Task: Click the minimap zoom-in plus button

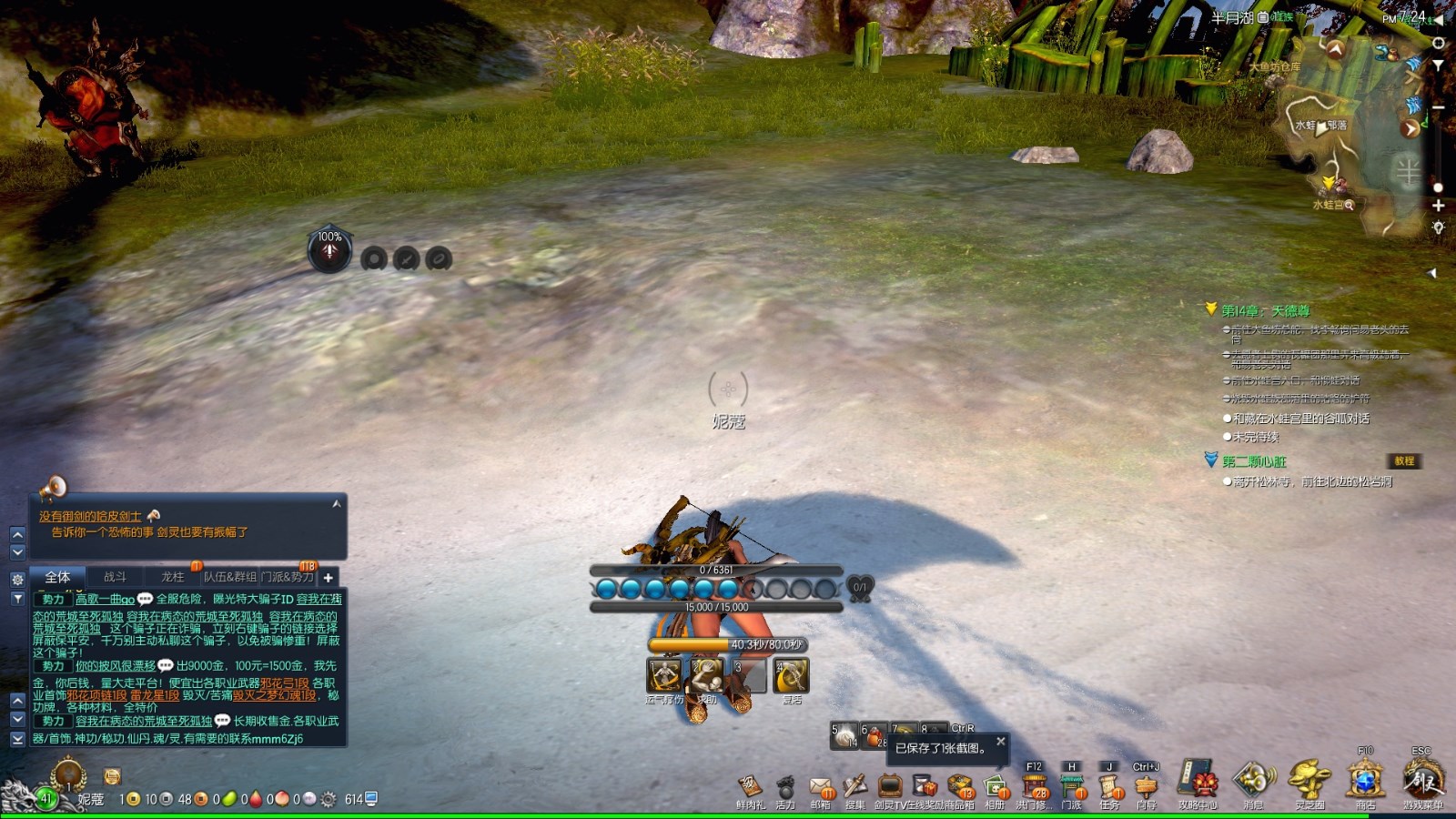Action: coord(1439,206)
